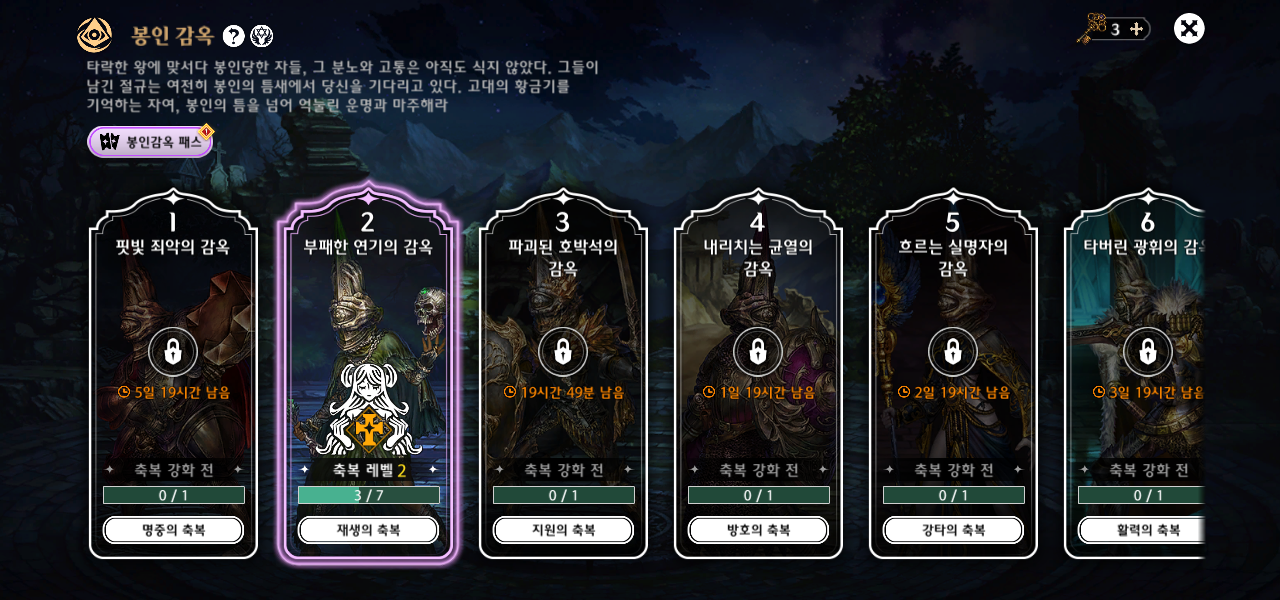The width and height of the screenshot is (1280, 600).
Task: Open the 명중의 축복 blessing
Action: coord(173,530)
